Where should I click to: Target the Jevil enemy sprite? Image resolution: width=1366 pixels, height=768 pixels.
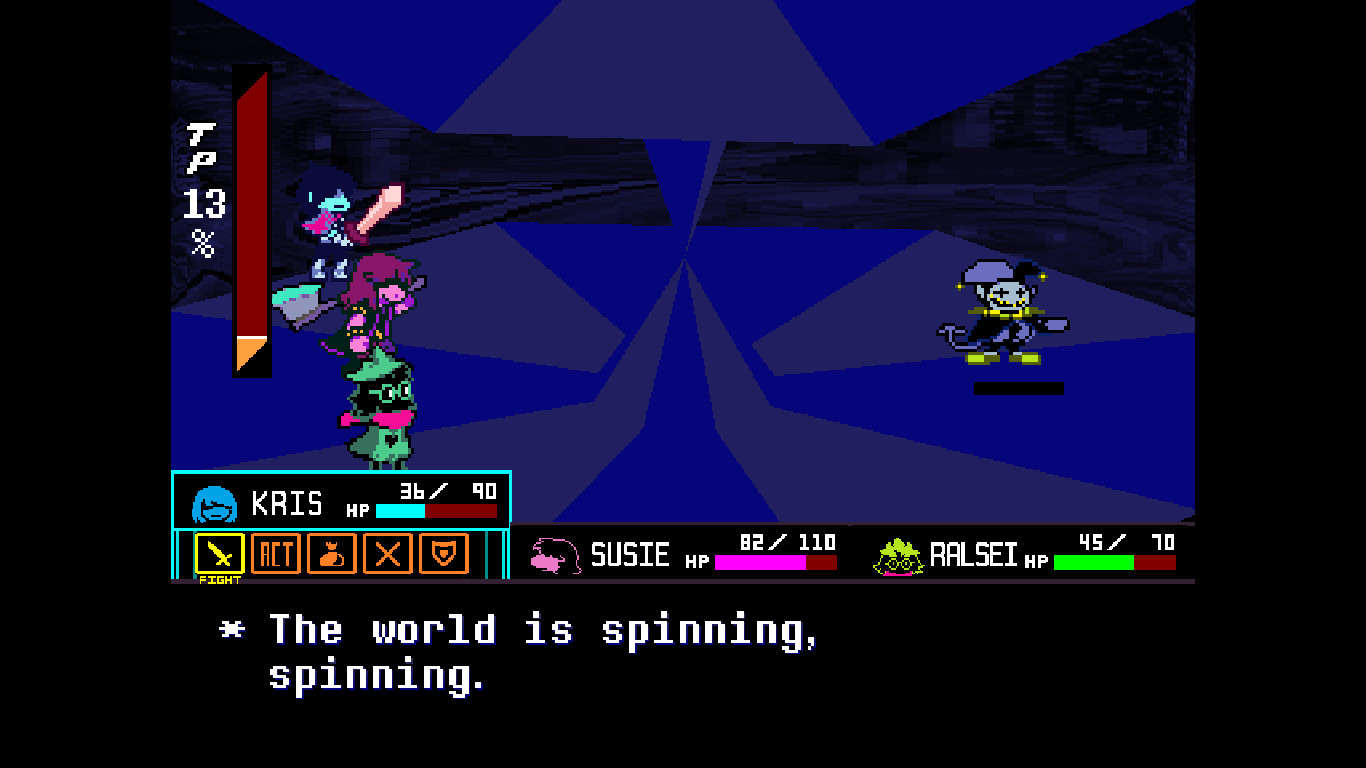[x=1005, y=310]
